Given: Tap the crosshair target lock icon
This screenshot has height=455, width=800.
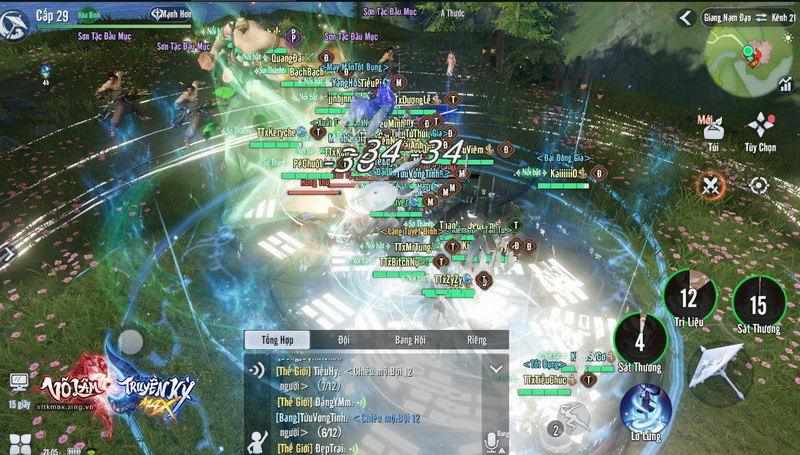Looking at the screenshot, I should coord(759,185).
